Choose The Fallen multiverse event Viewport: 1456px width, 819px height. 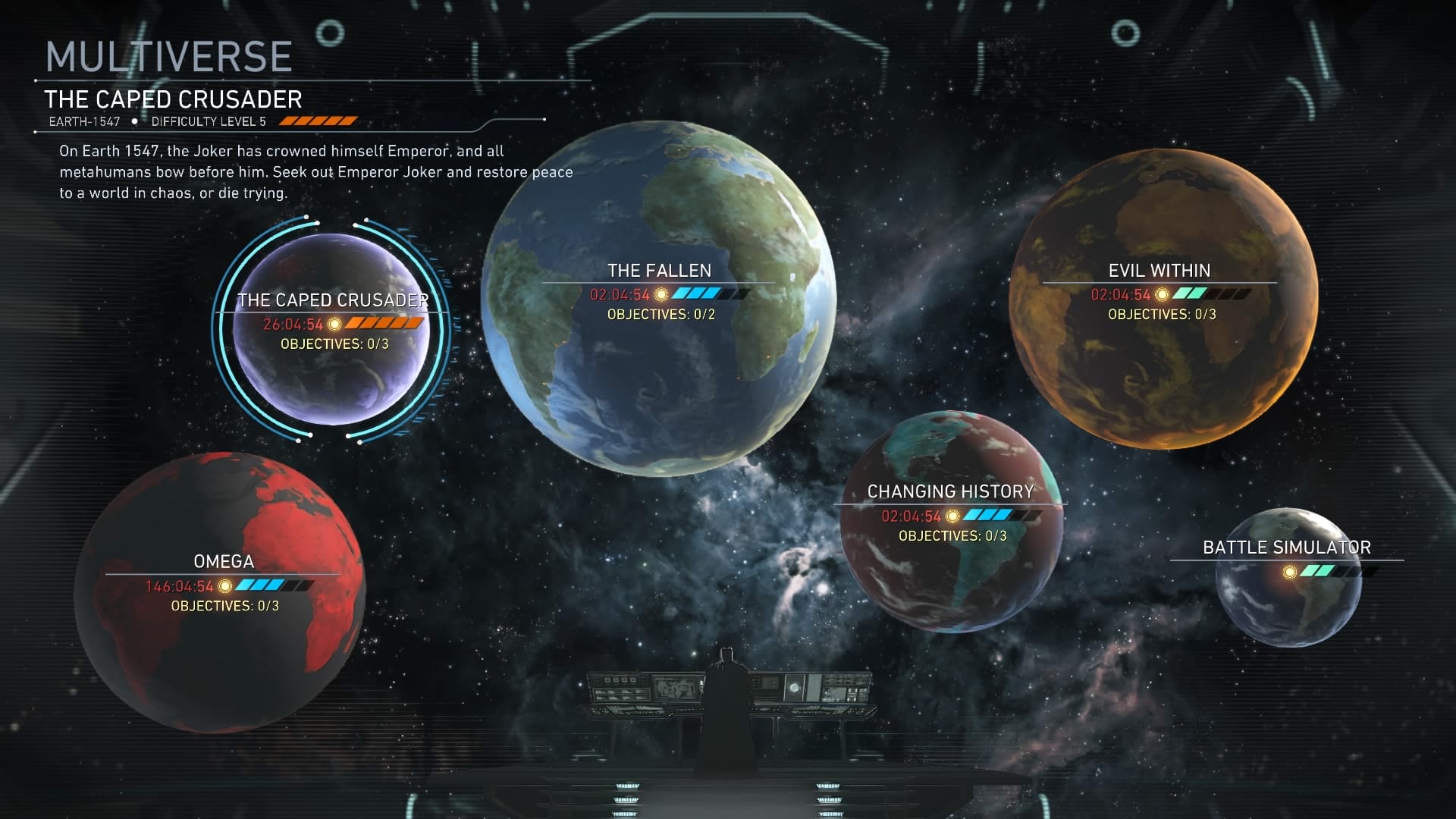(x=658, y=300)
